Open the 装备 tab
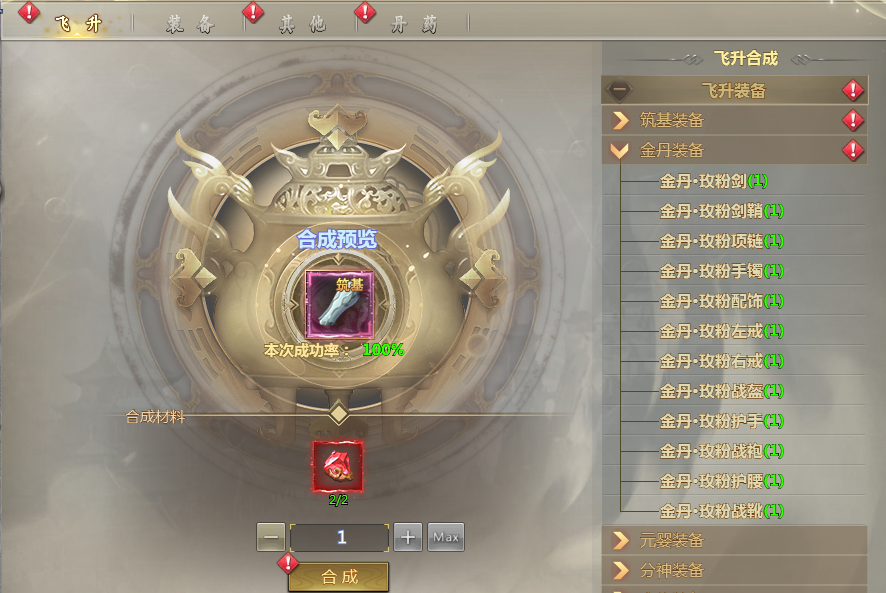This screenshot has width=886, height=593. [x=190, y=25]
